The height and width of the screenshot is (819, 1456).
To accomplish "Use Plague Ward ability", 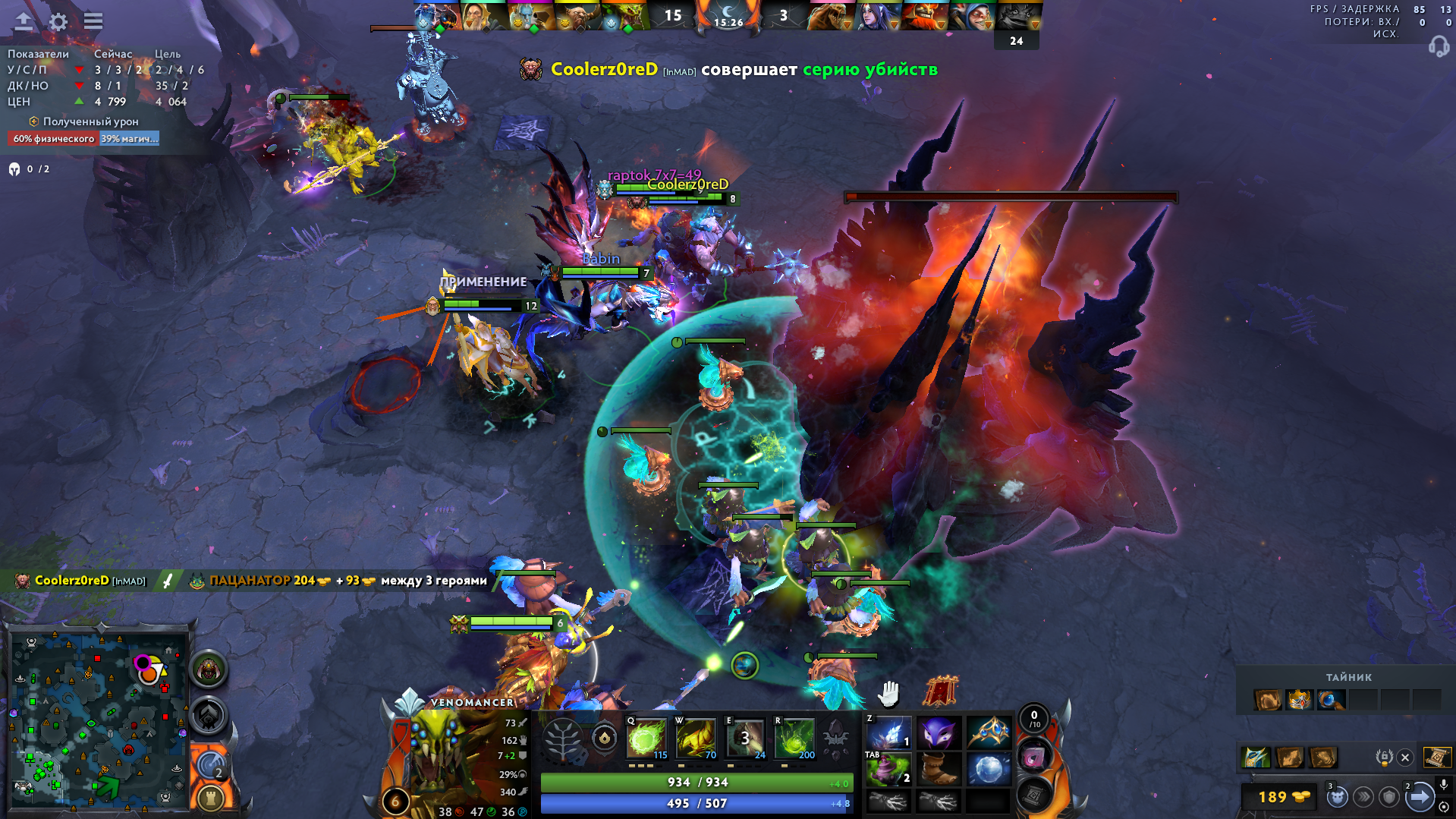I will (745, 738).
